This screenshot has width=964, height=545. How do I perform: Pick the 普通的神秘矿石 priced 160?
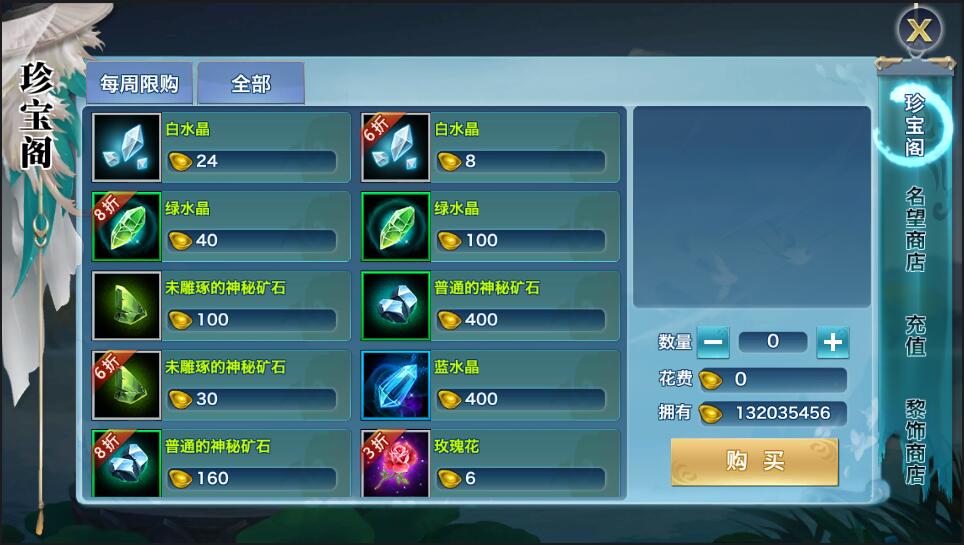click(x=221, y=463)
